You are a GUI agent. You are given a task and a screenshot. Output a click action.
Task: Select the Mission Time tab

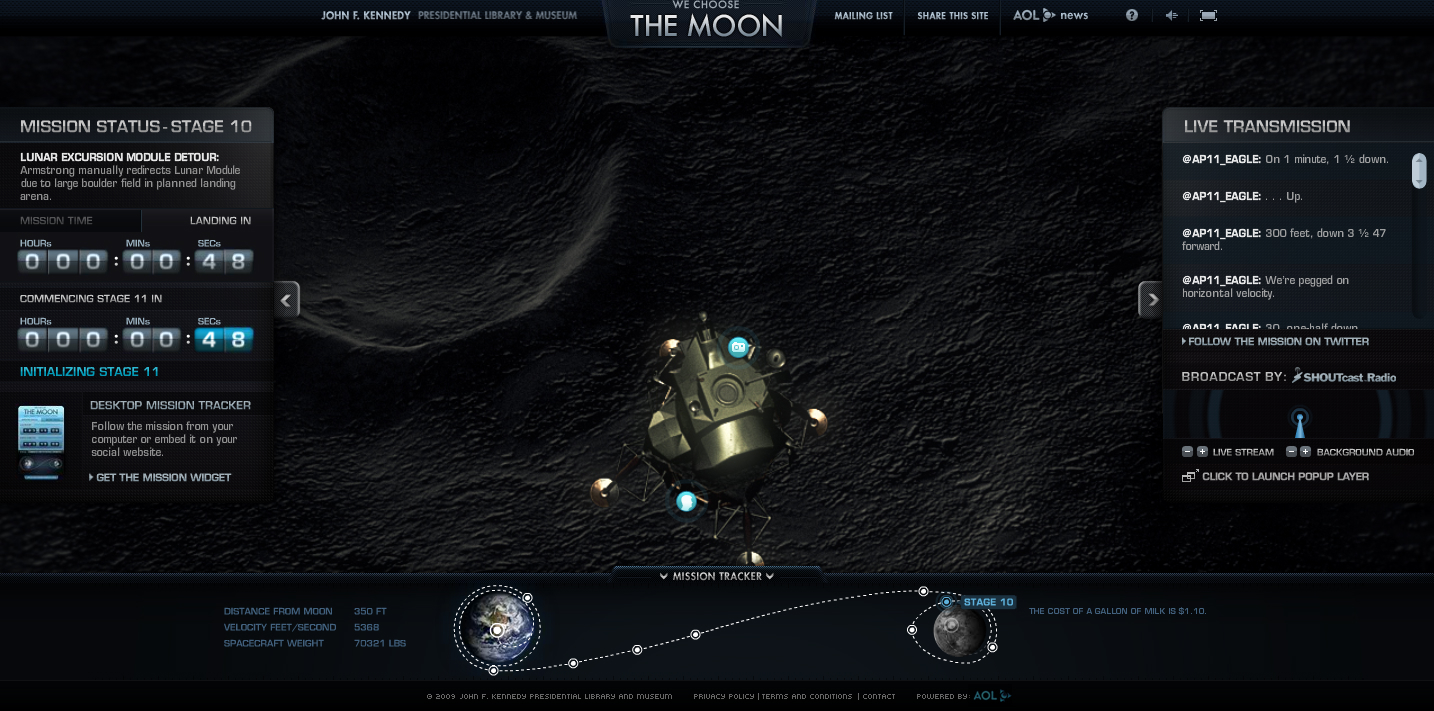57,221
